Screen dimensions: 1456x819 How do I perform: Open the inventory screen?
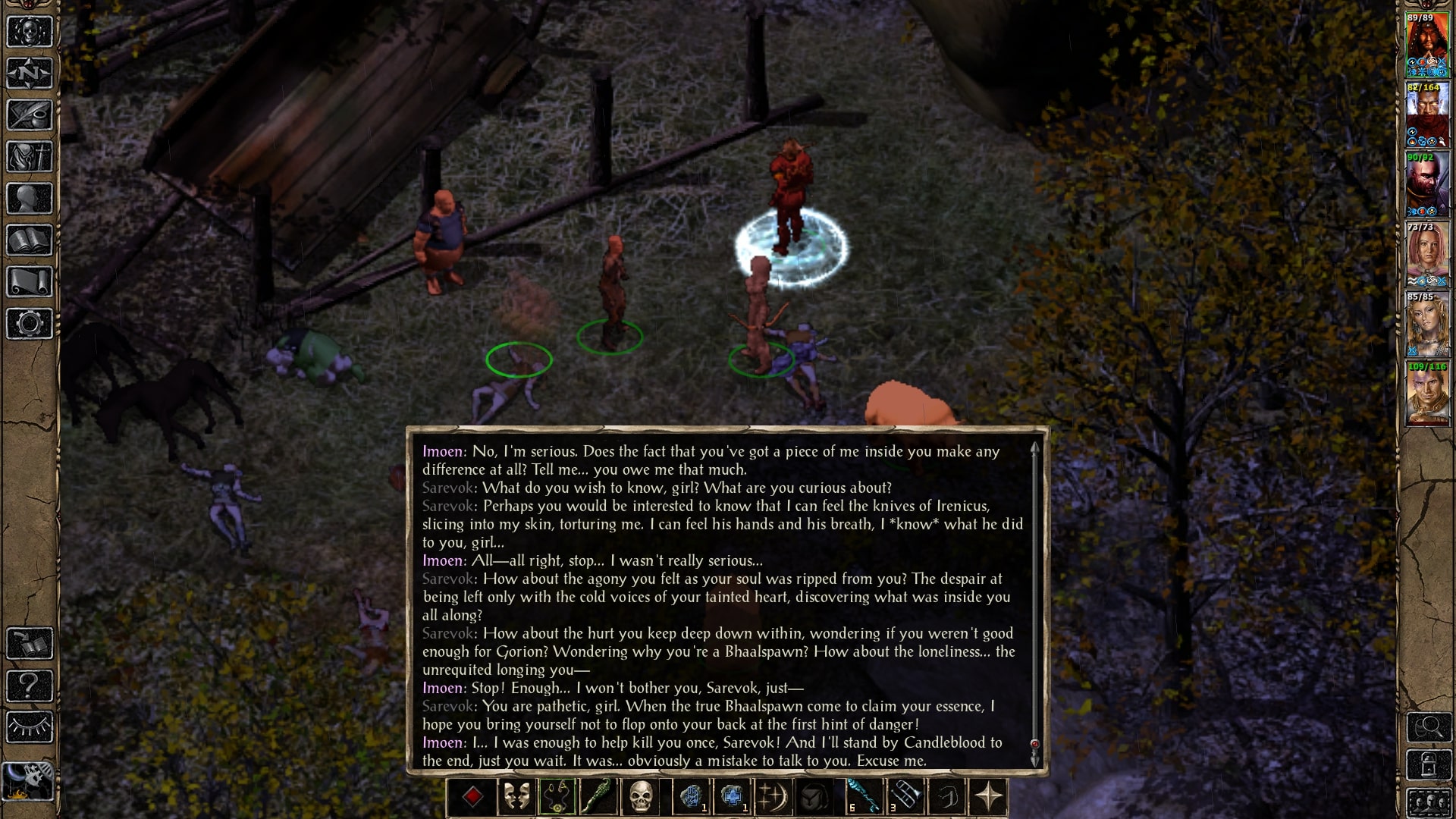point(30,157)
